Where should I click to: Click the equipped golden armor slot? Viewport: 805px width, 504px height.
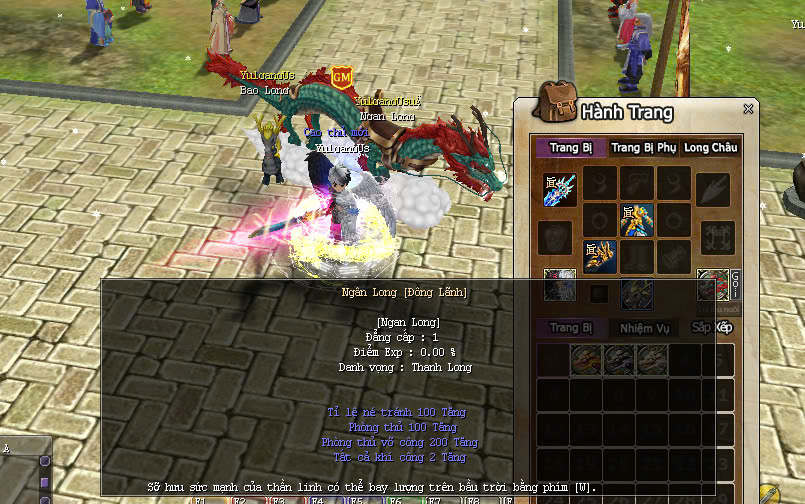(636, 219)
